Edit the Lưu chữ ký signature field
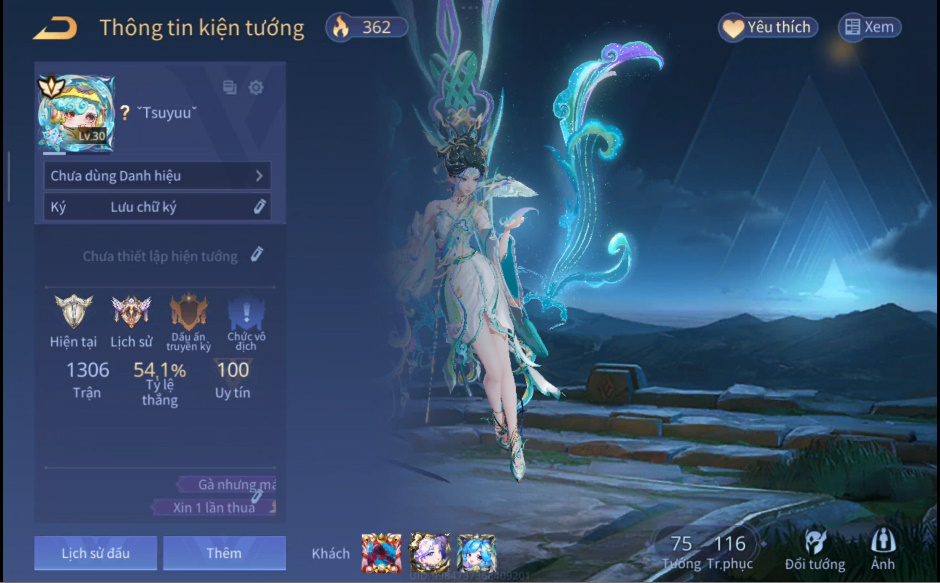Viewport: 940px width, 583px height. click(259, 207)
